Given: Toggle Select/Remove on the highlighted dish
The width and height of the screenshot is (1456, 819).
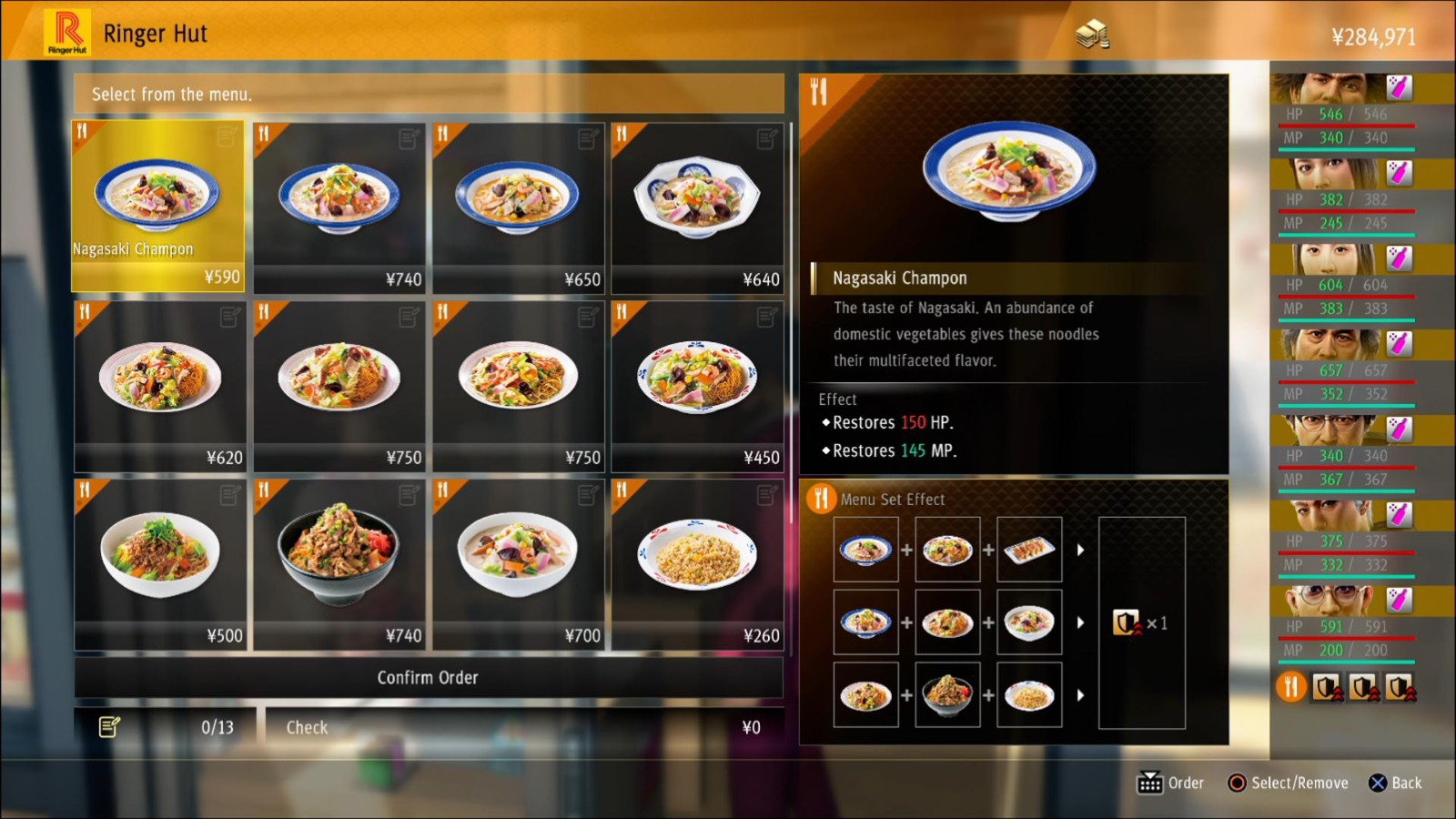Looking at the screenshot, I should (x=1238, y=783).
